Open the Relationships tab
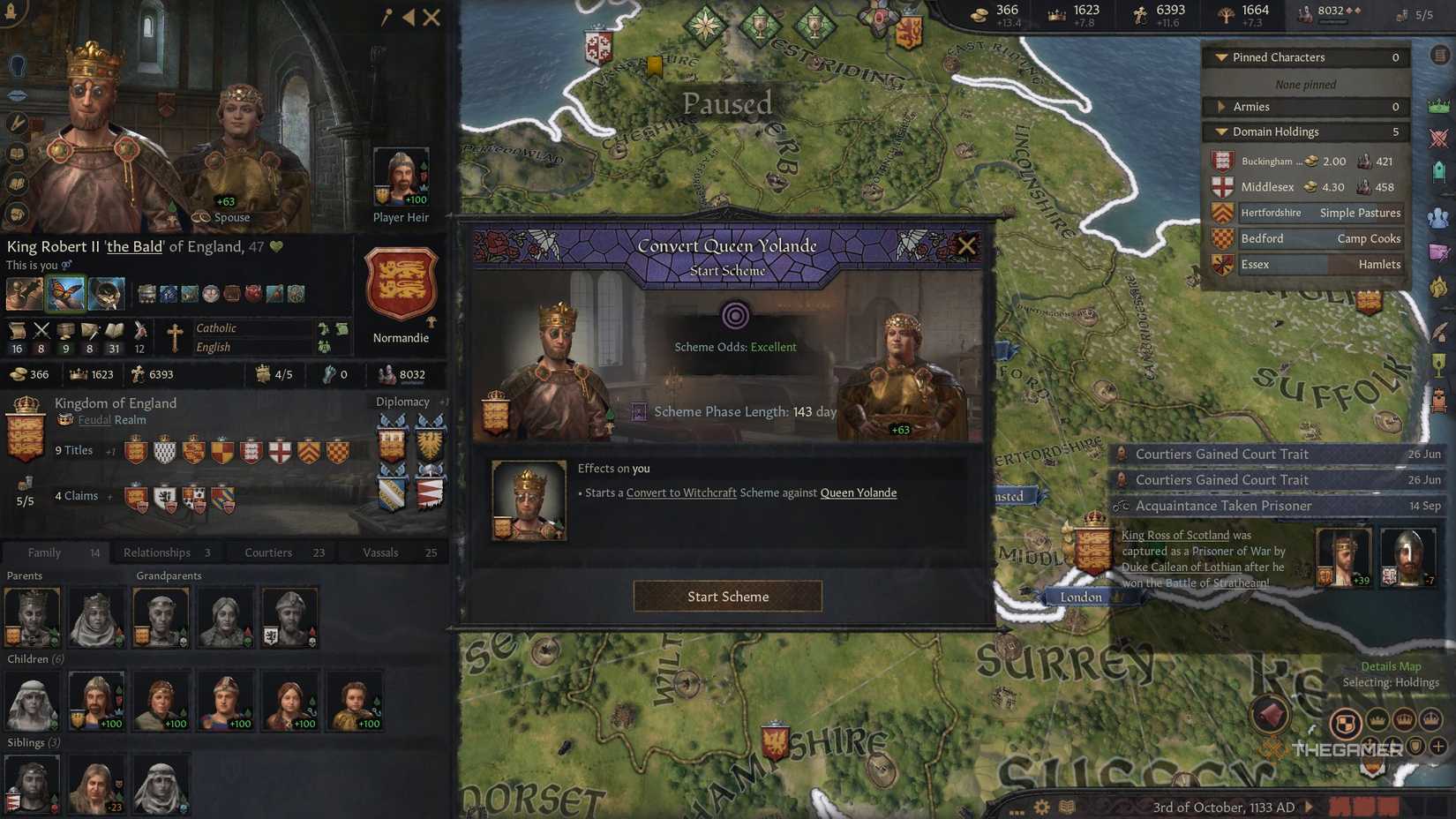 pos(156,552)
